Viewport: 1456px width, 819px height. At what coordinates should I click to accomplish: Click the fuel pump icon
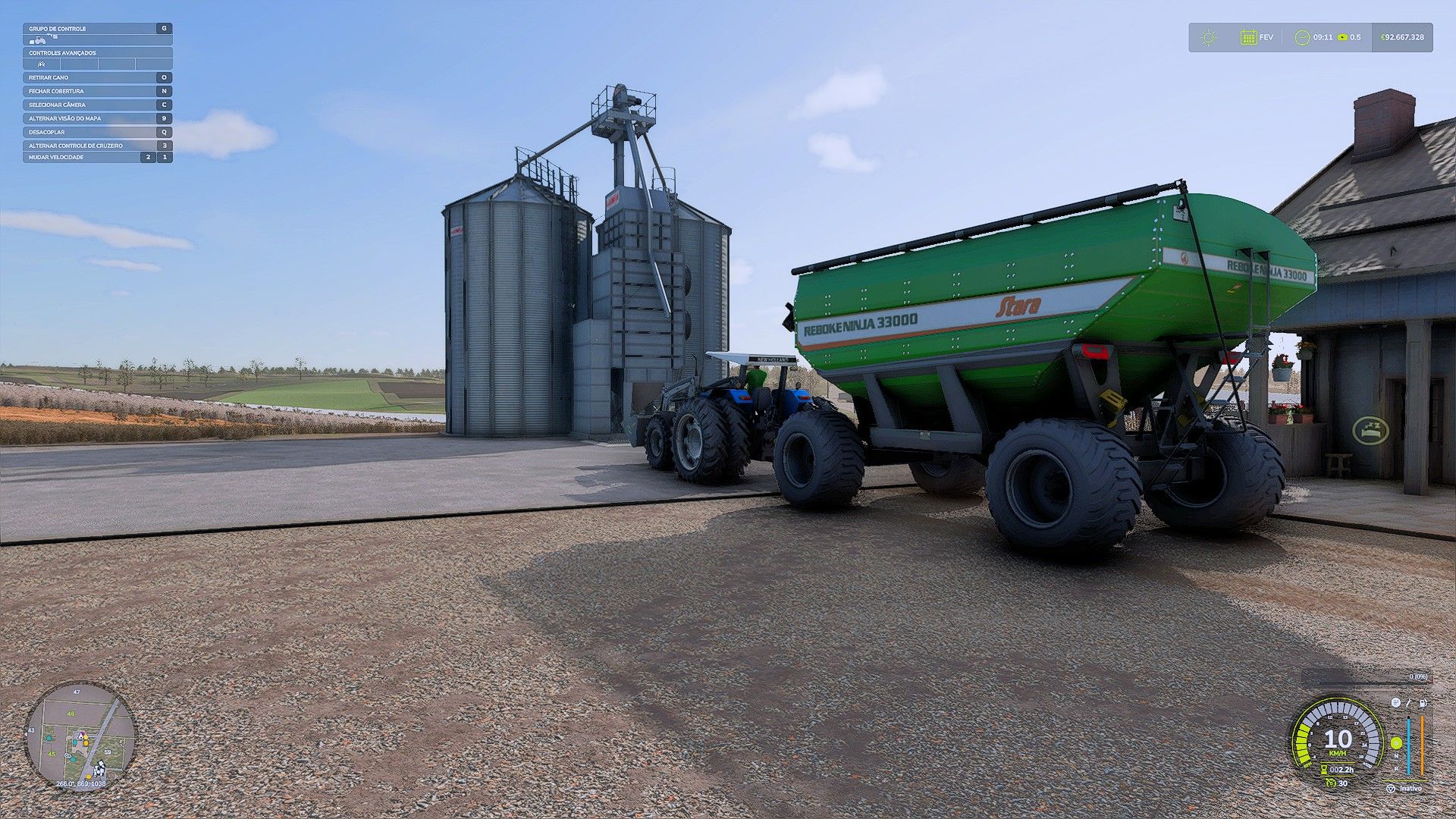[1423, 703]
